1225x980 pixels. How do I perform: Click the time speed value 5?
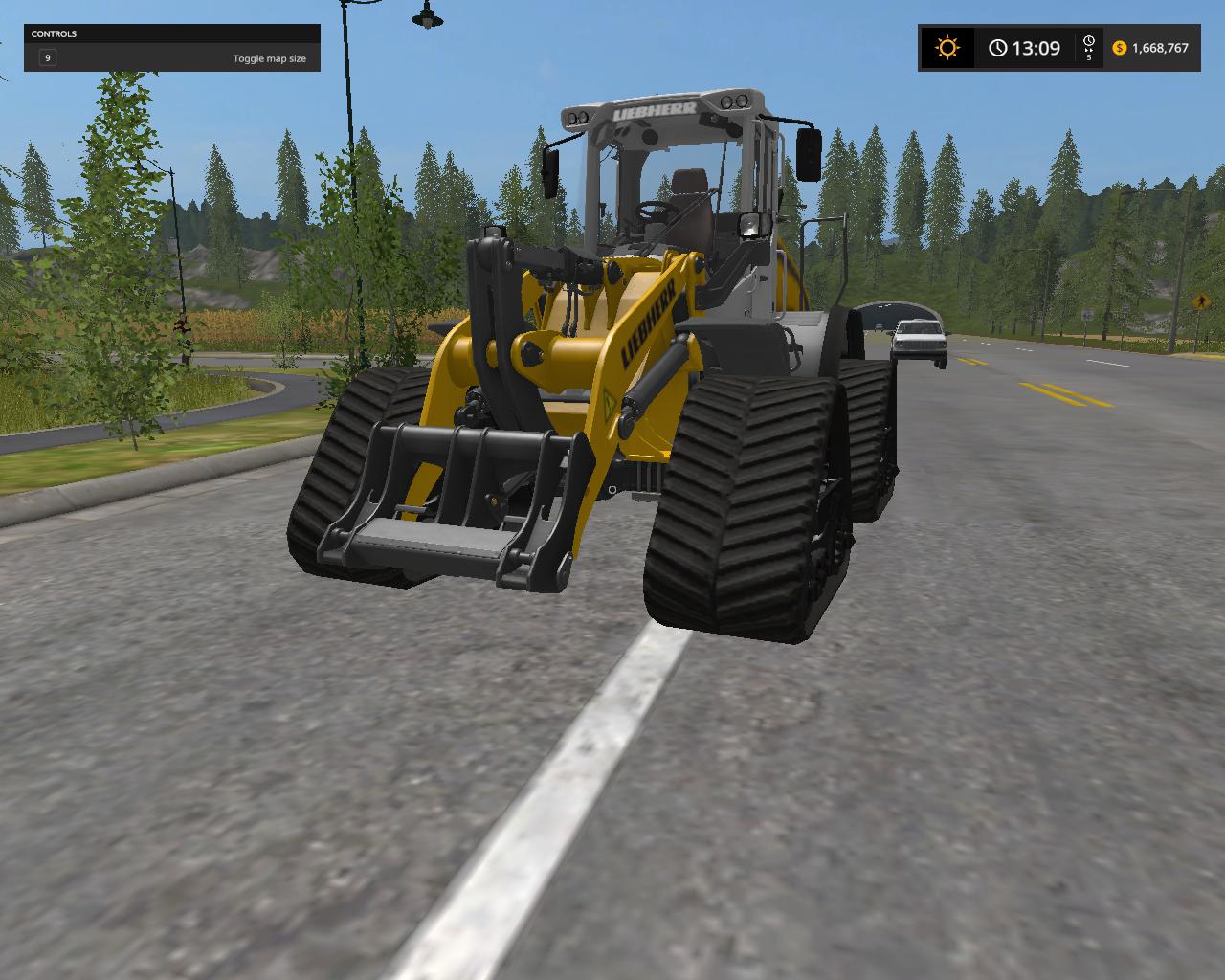[1088, 57]
